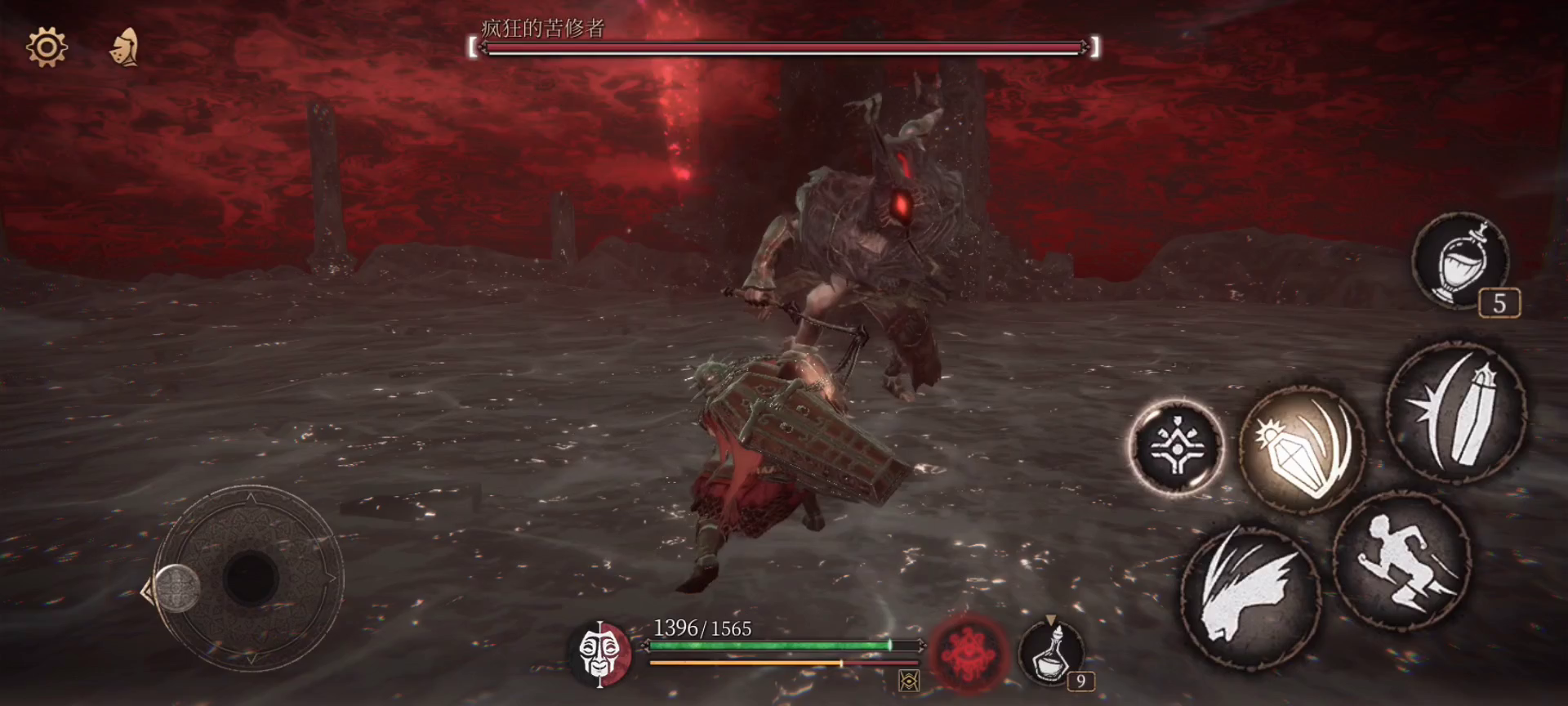Viewport: 1568px width, 706px height.
Task: Activate the target lock-on button
Action: pos(1177,446)
